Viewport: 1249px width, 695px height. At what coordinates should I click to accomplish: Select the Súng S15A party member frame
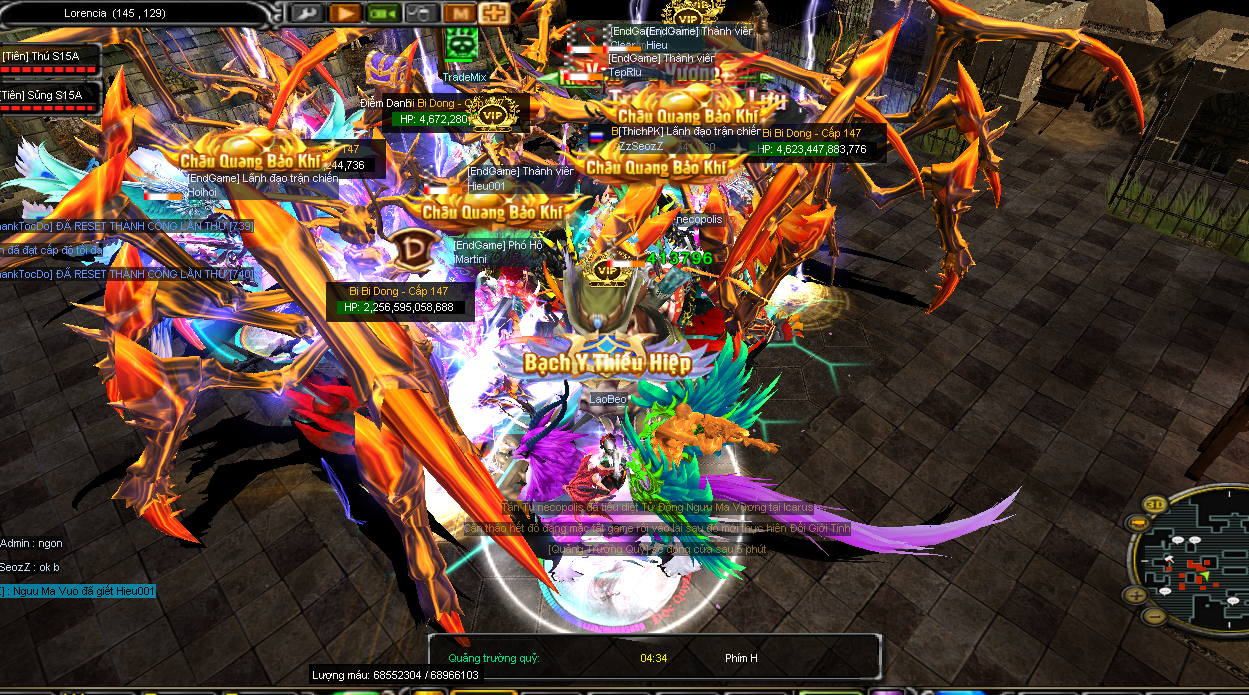click(x=50, y=100)
